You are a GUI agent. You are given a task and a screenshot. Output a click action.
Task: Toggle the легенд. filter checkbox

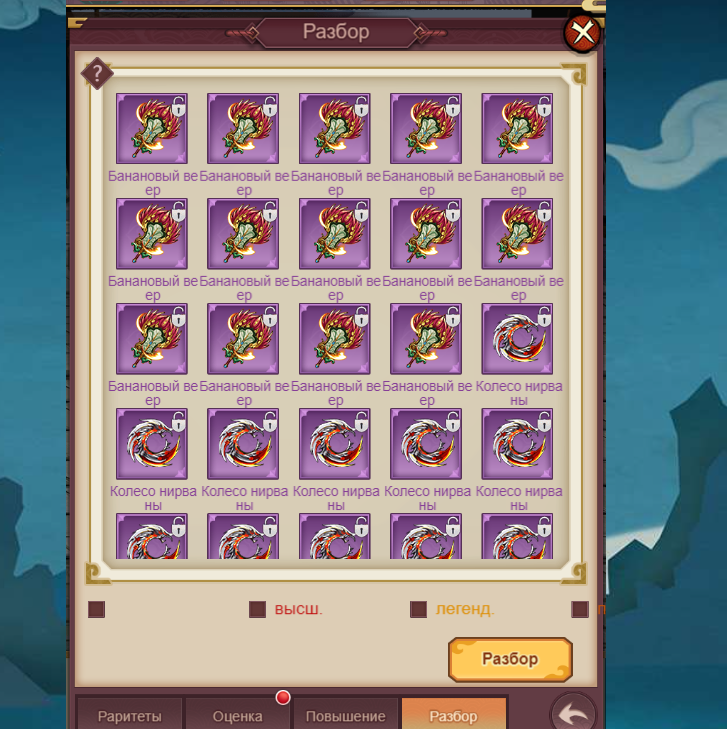pyautogui.click(x=418, y=609)
